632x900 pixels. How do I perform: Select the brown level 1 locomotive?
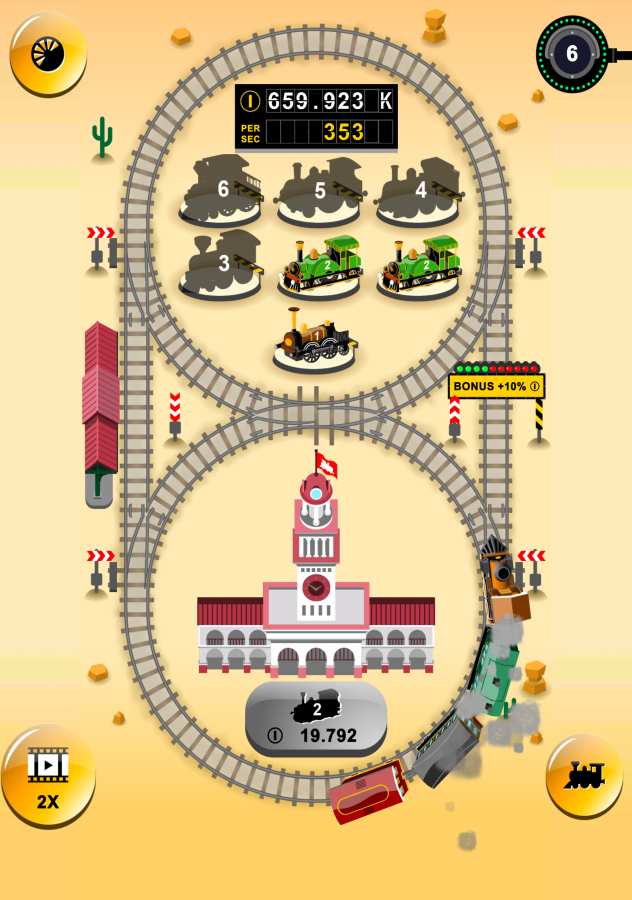click(315, 342)
